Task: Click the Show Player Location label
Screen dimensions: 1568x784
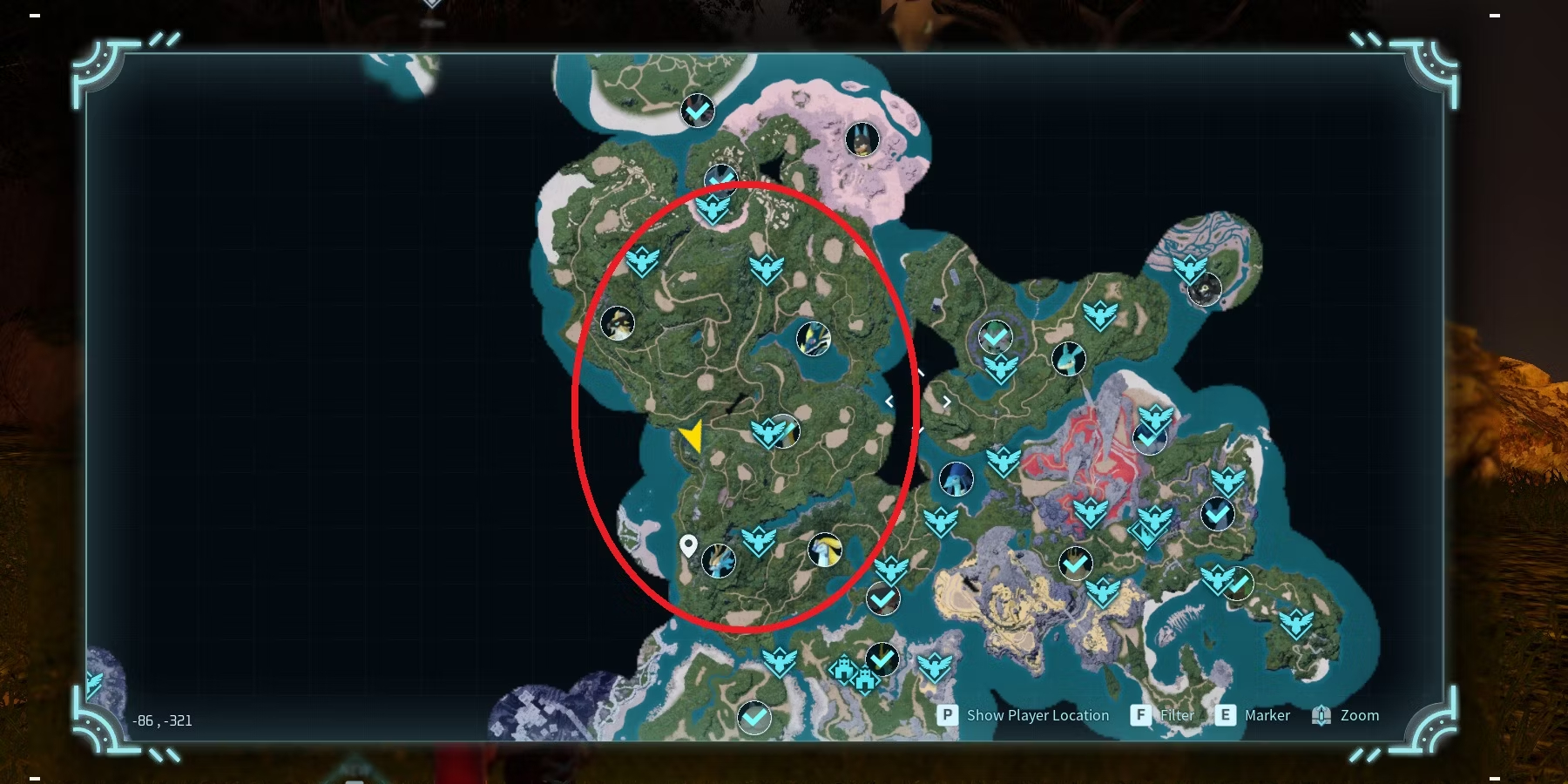Action: [1037, 715]
